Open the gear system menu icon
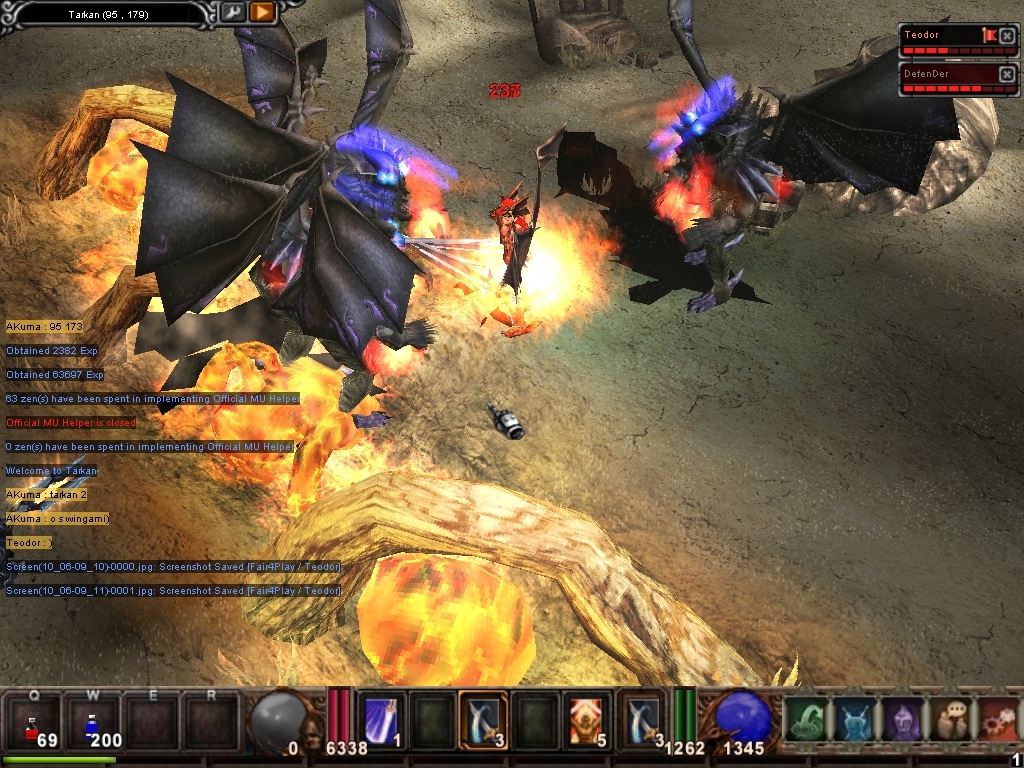The height and width of the screenshot is (768, 1024). (997, 720)
